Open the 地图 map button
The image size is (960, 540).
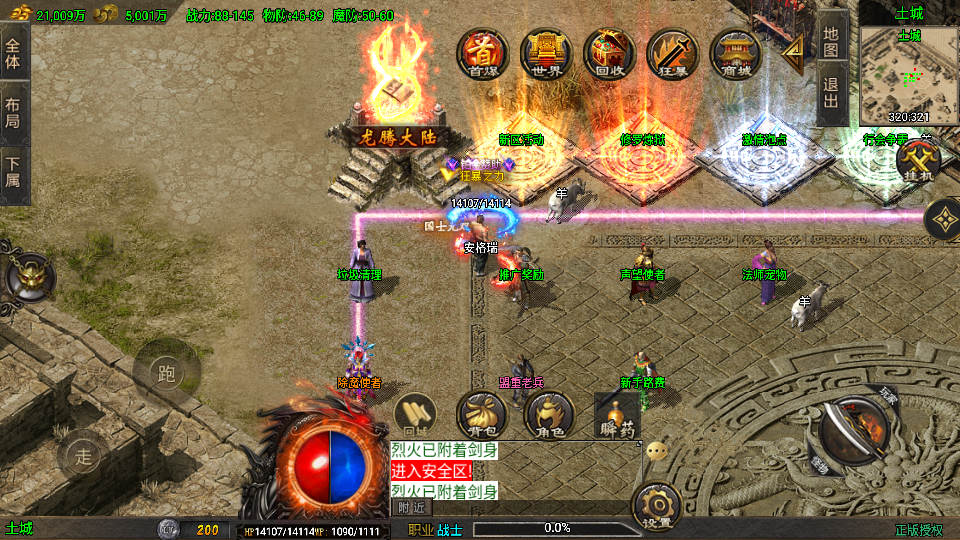point(831,40)
